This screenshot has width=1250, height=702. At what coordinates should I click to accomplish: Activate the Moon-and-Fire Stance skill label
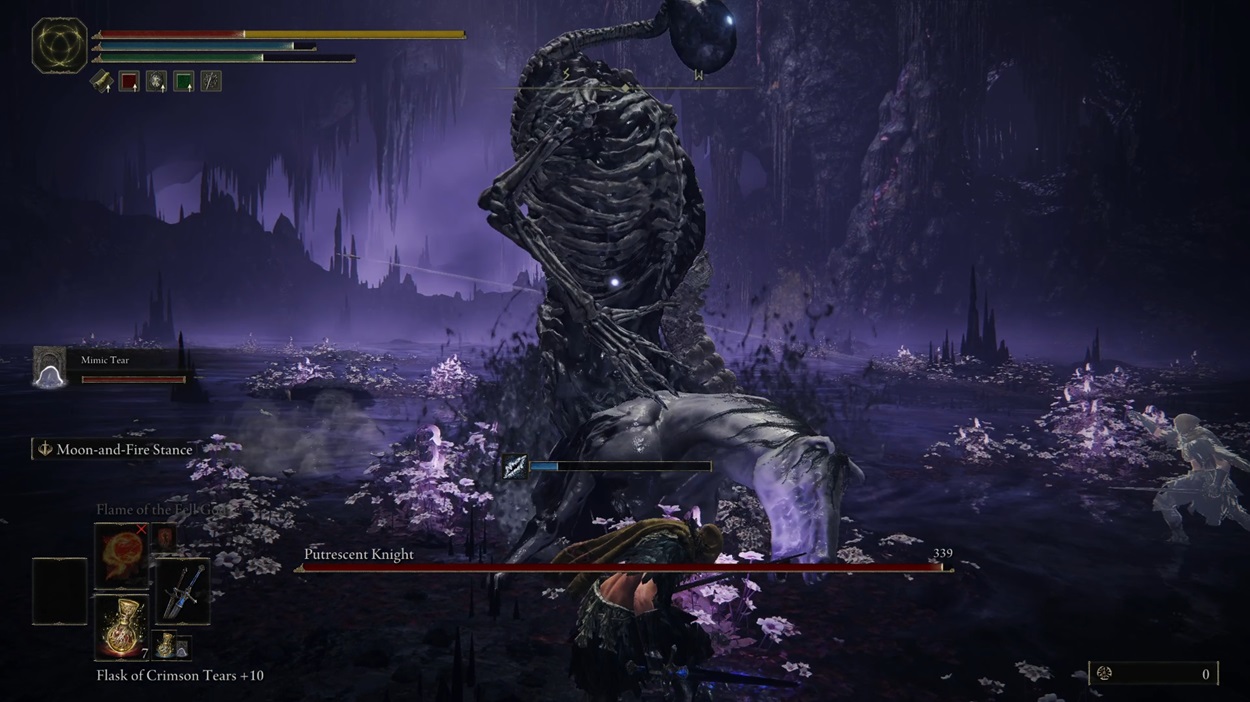(114, 450)
